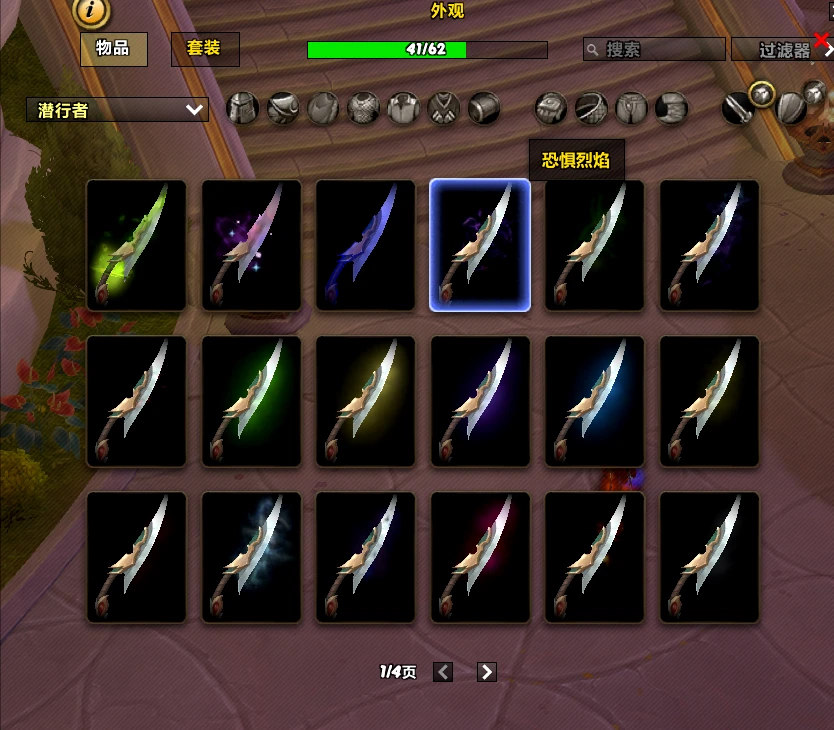Choose the solid blue dagger appearance
834x730 pixels.
365,245
